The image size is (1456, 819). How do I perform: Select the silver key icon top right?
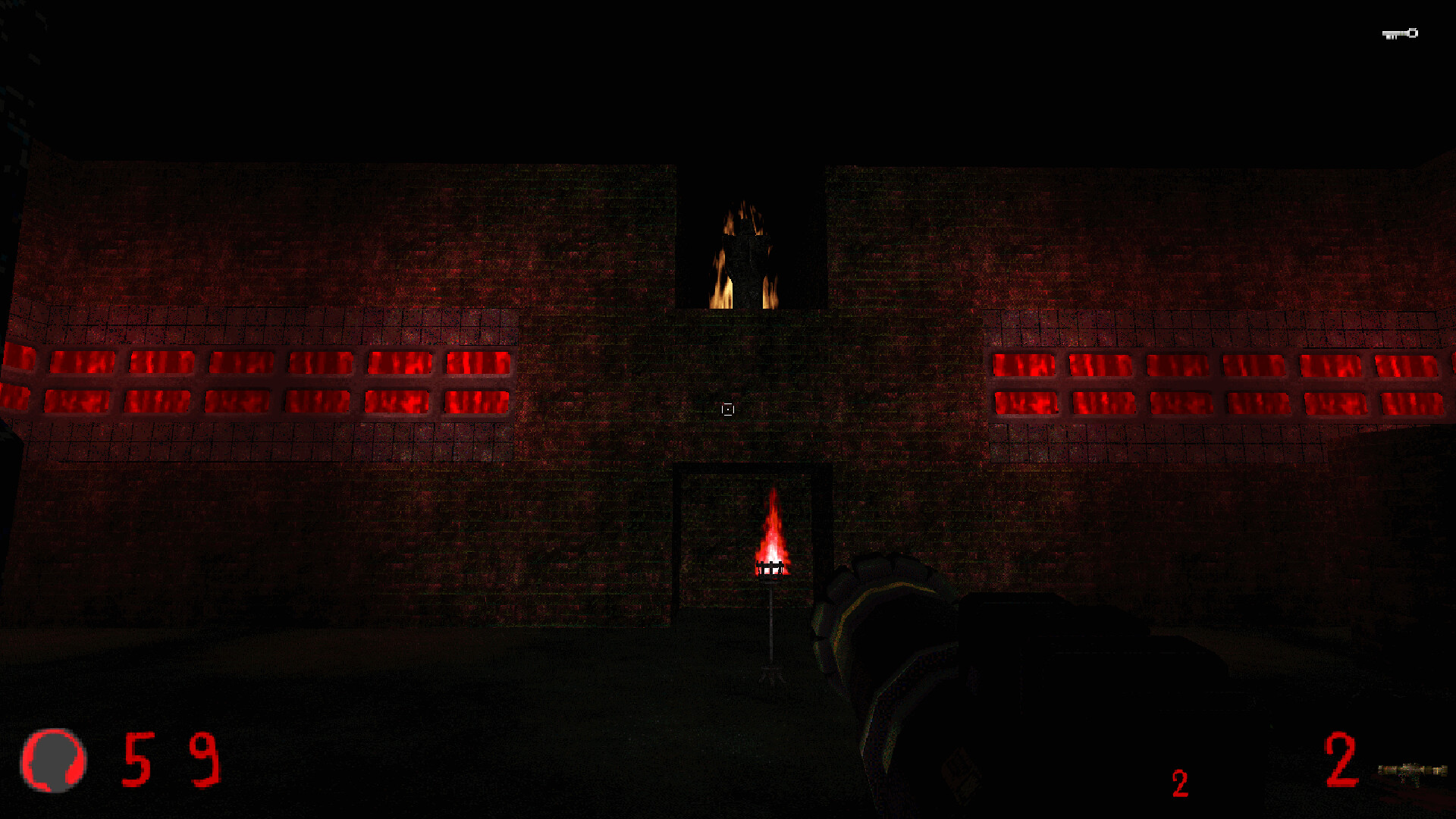[1399, 33]
